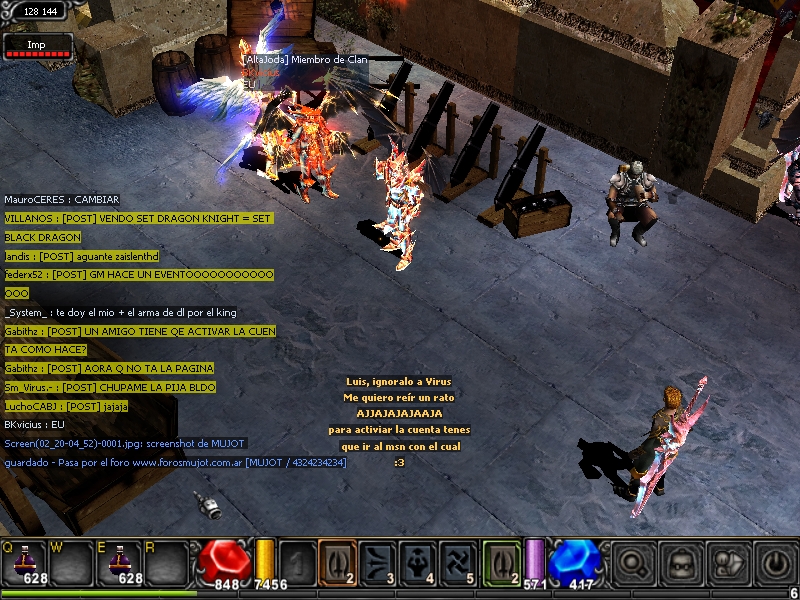800x600 pixels.
Task: Click the VILLANOS post in chat
Action: click(x=138, y=218)
